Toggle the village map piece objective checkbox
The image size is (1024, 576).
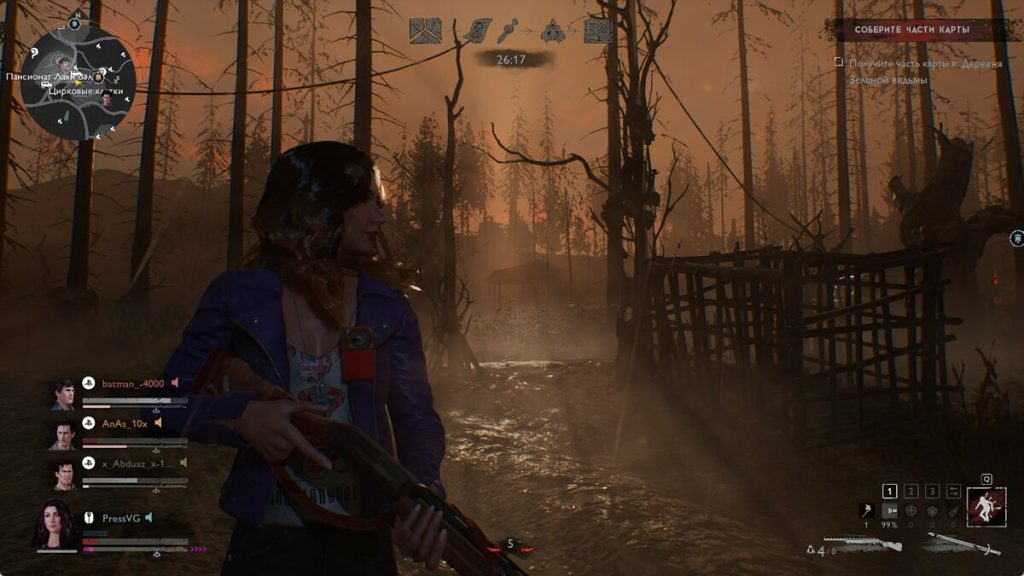tap(840, 62)
